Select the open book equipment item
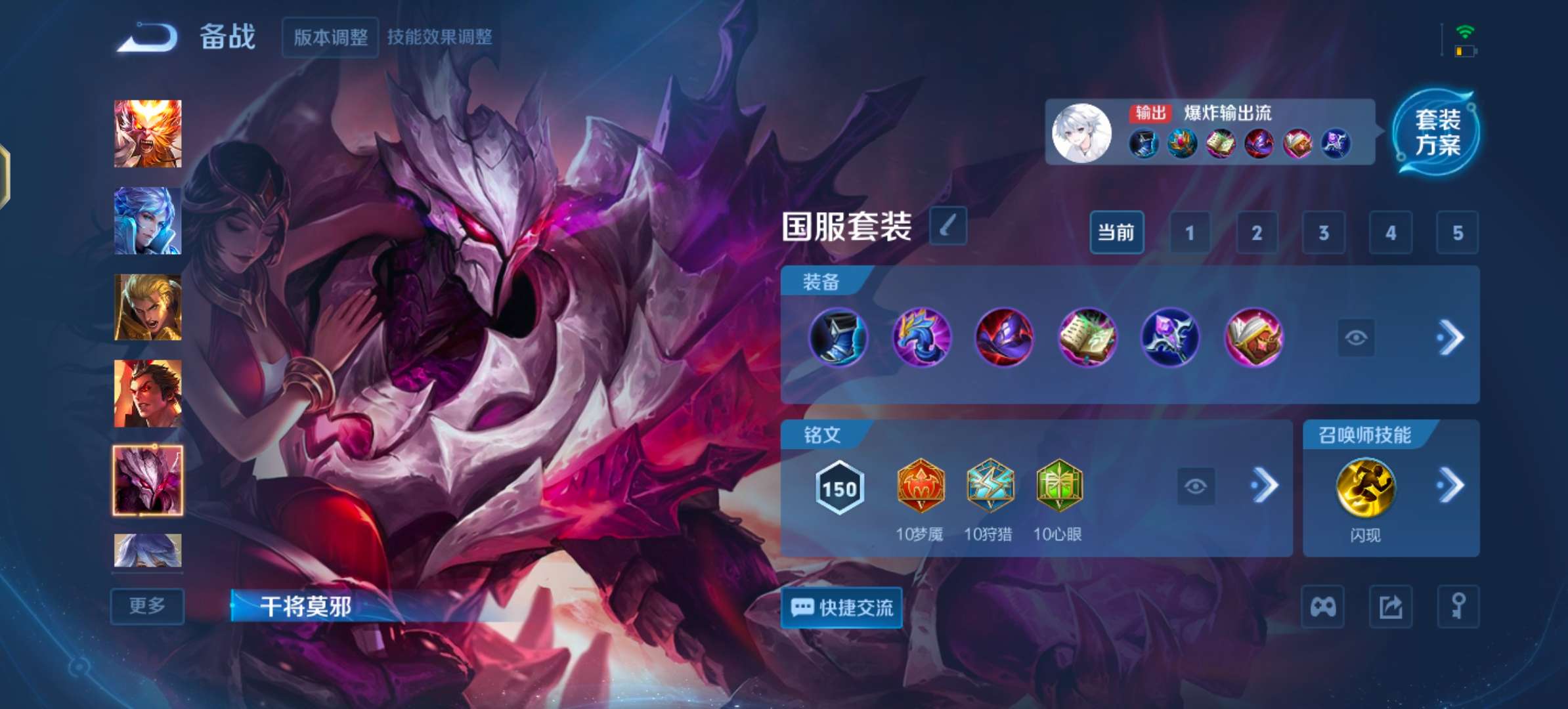Viewport: 1568px width, 709px height. (1088, 337)
